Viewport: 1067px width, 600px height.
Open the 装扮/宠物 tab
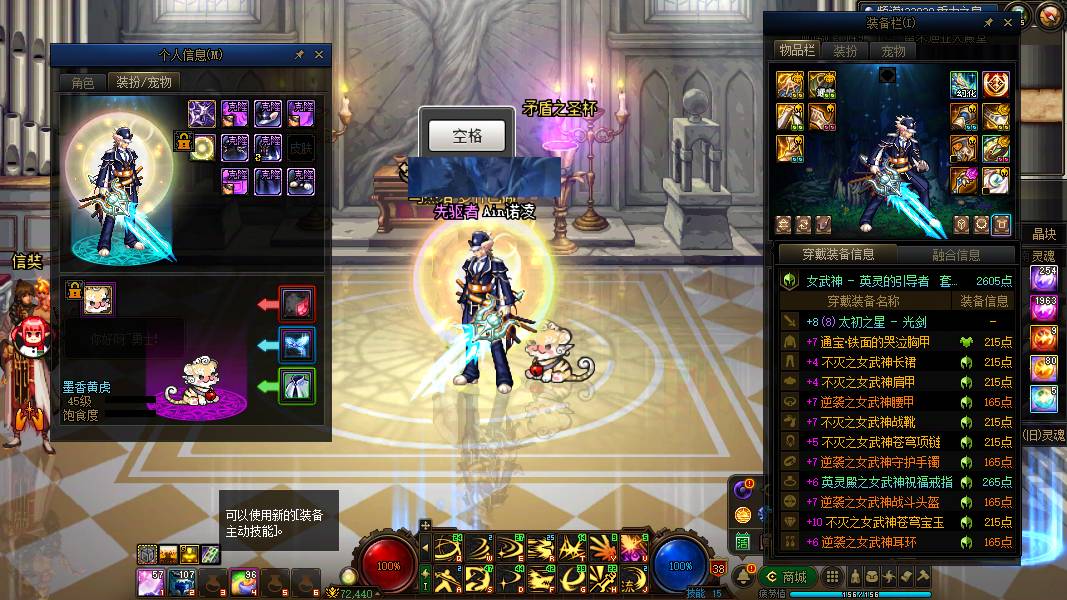(x=144, y=83)
